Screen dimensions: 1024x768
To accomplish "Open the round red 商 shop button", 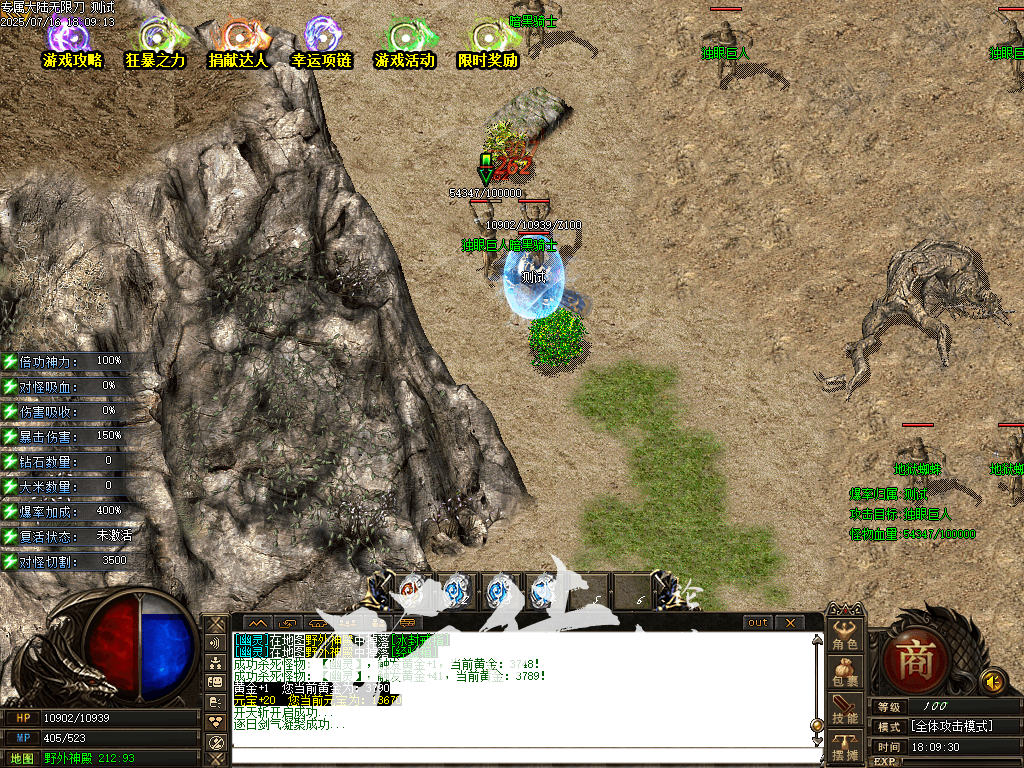I will coord(914,660).
